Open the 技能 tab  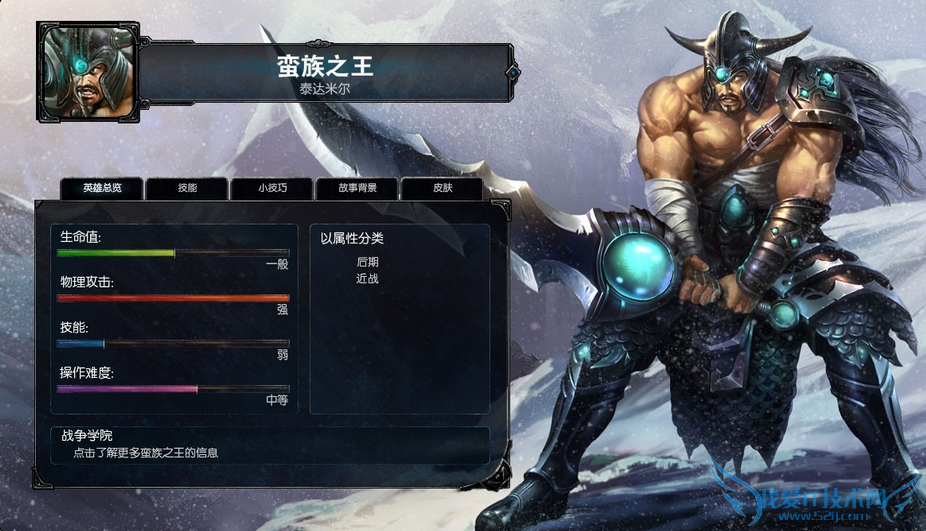(x=187, y=188)
